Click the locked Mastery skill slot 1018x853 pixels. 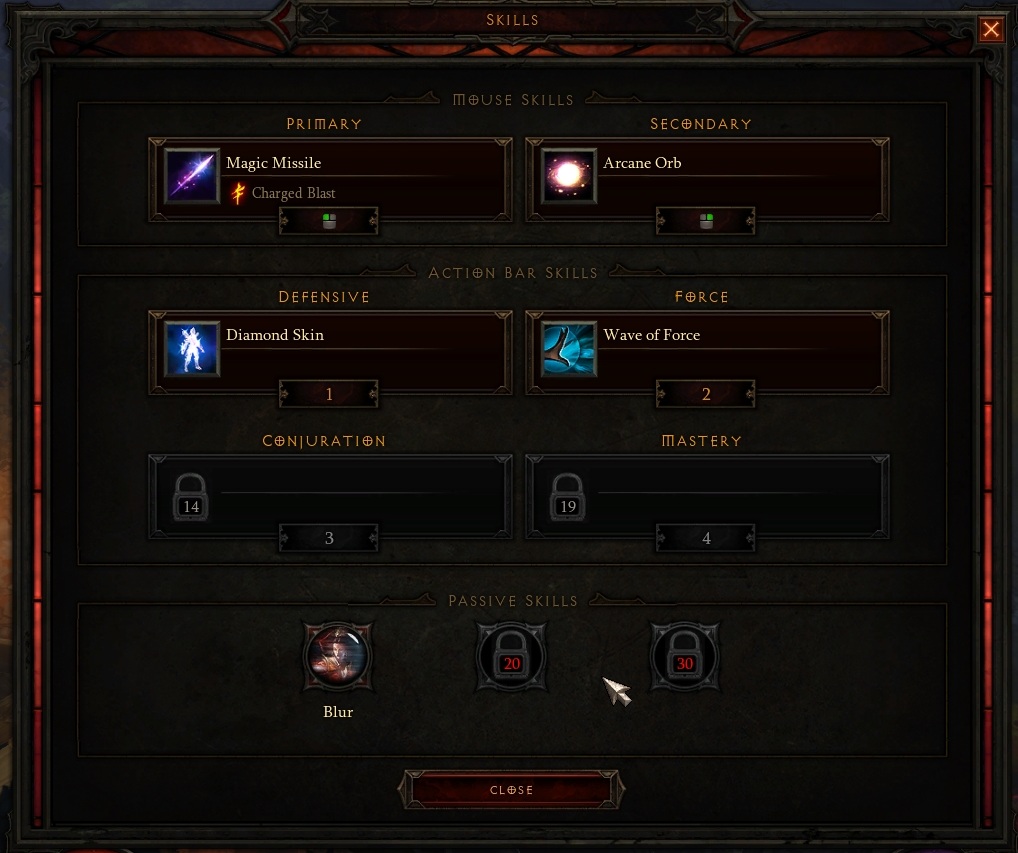point(706,492)
